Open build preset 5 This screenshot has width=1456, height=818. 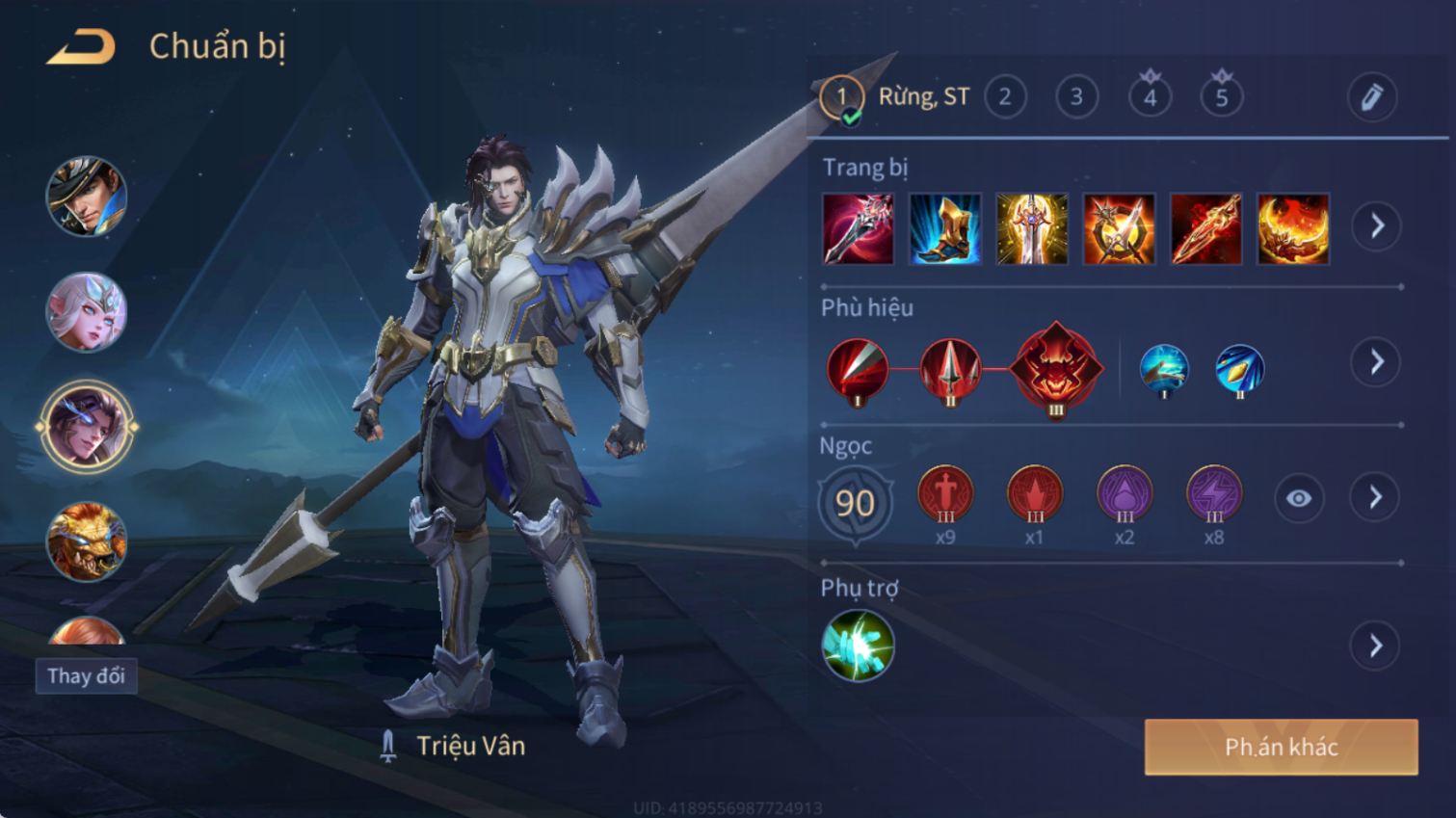coord(1221,97)
